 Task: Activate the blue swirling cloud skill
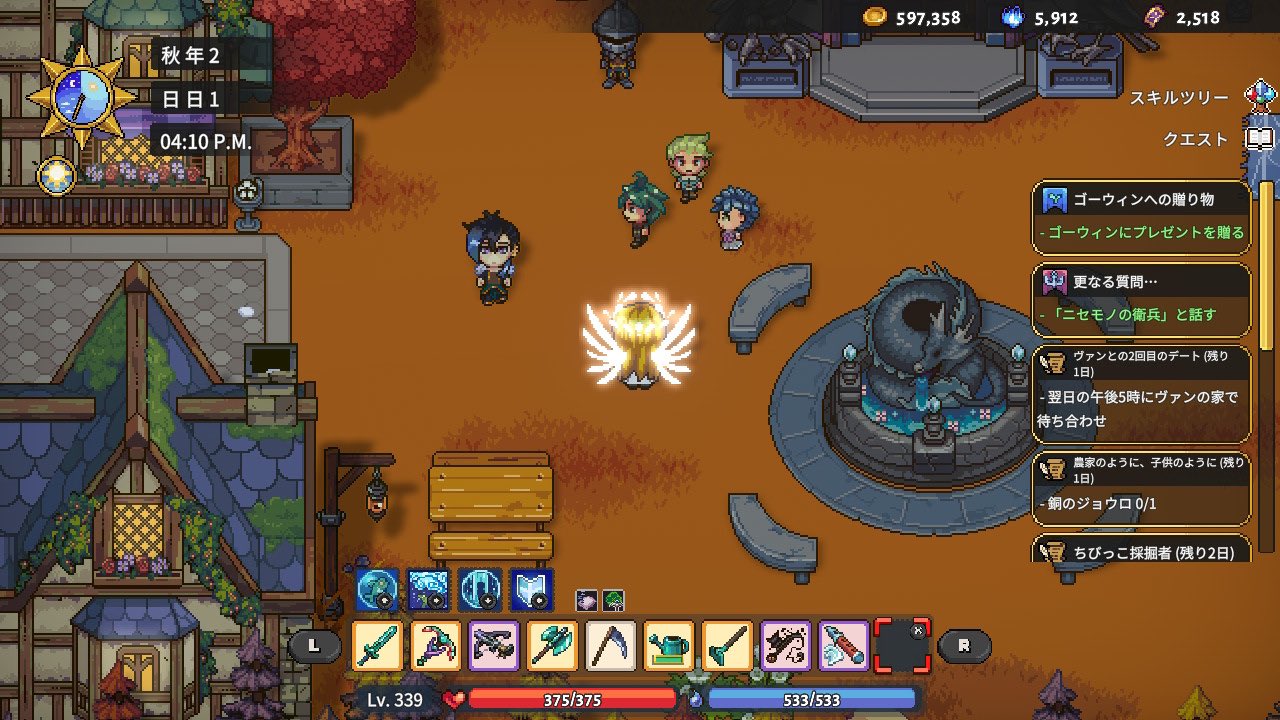coord(429,589)
